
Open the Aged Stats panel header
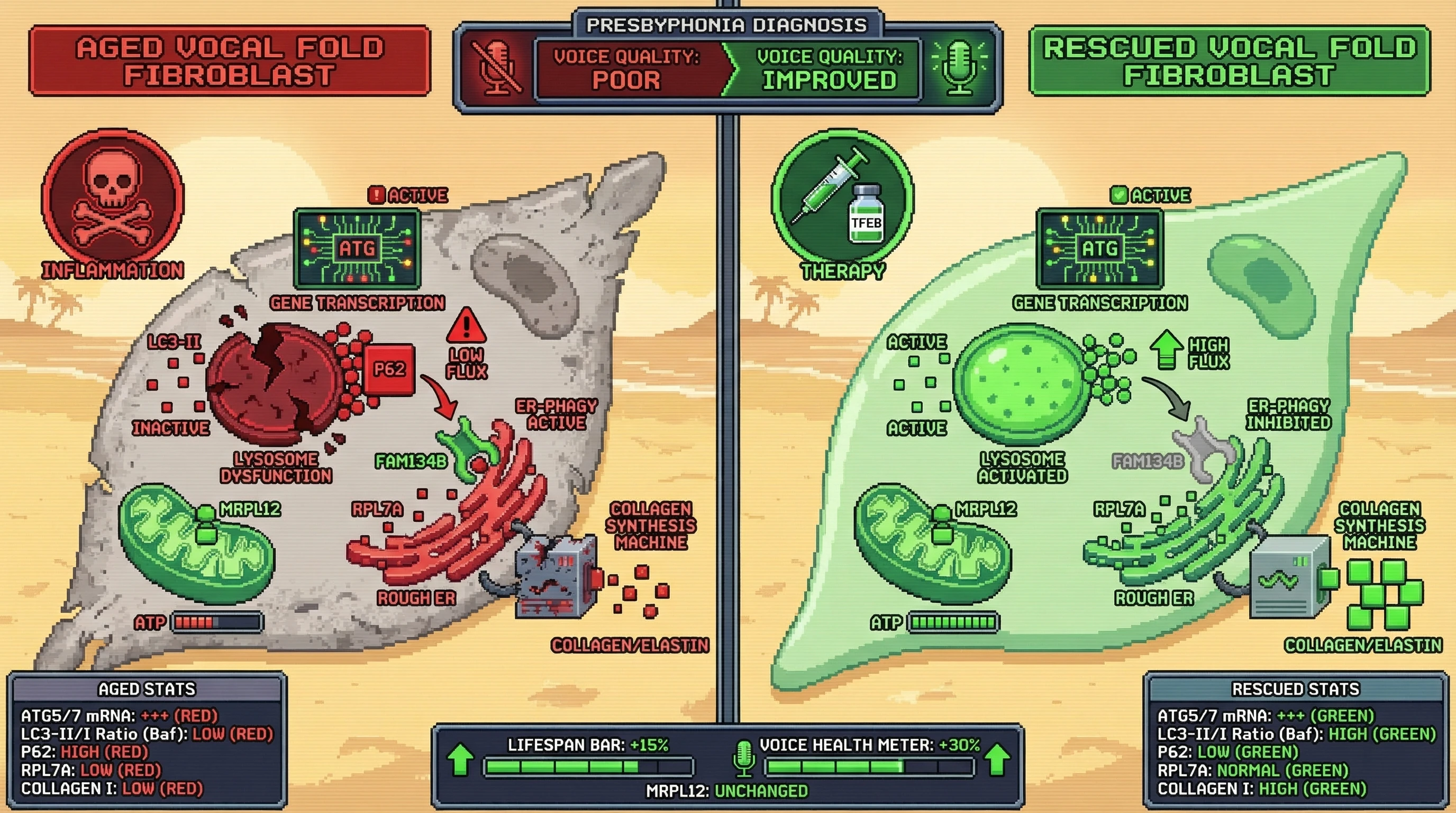coord(147,689)
